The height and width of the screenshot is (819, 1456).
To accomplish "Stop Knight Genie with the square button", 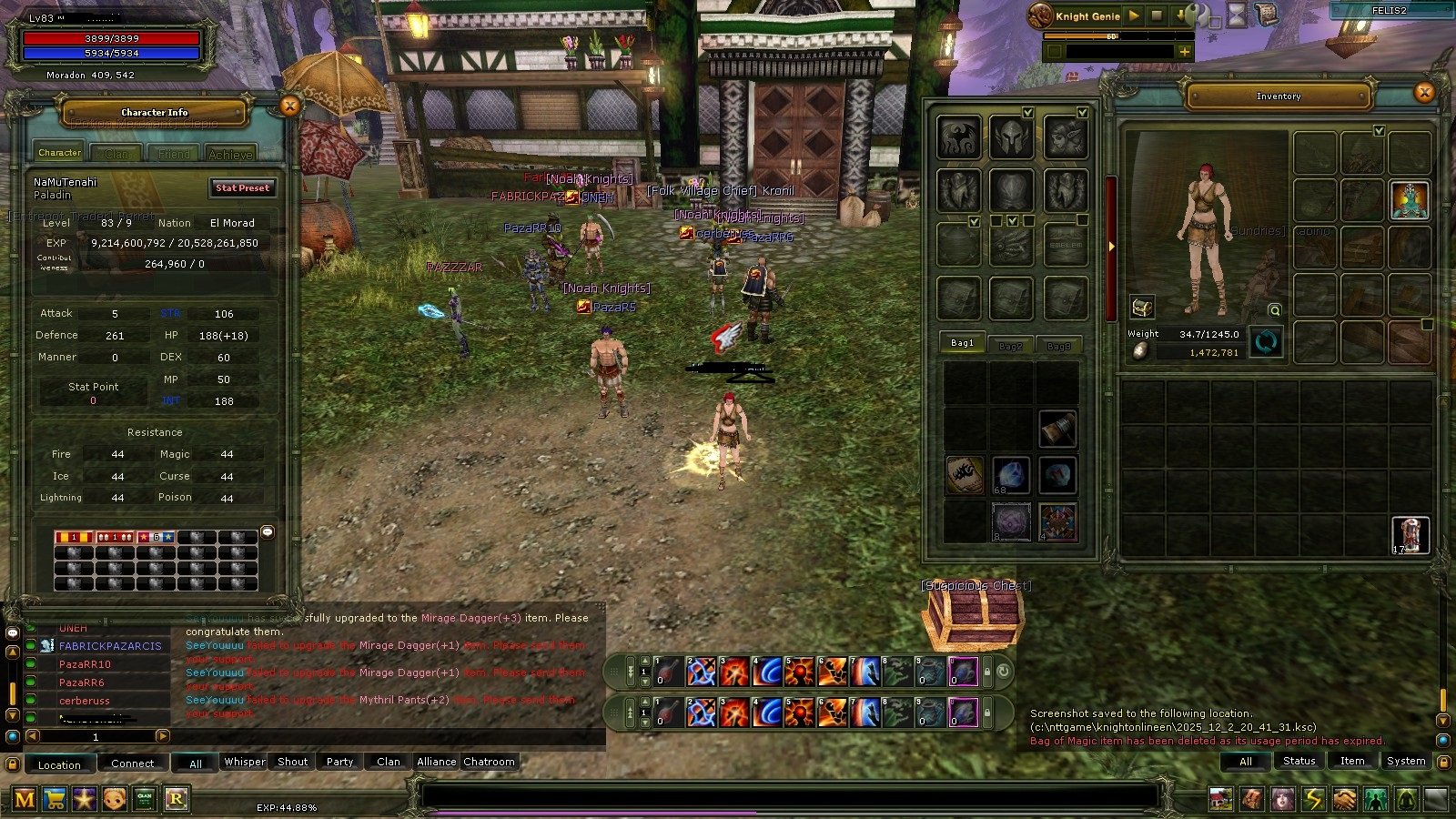I will [x=1157, y=15].
